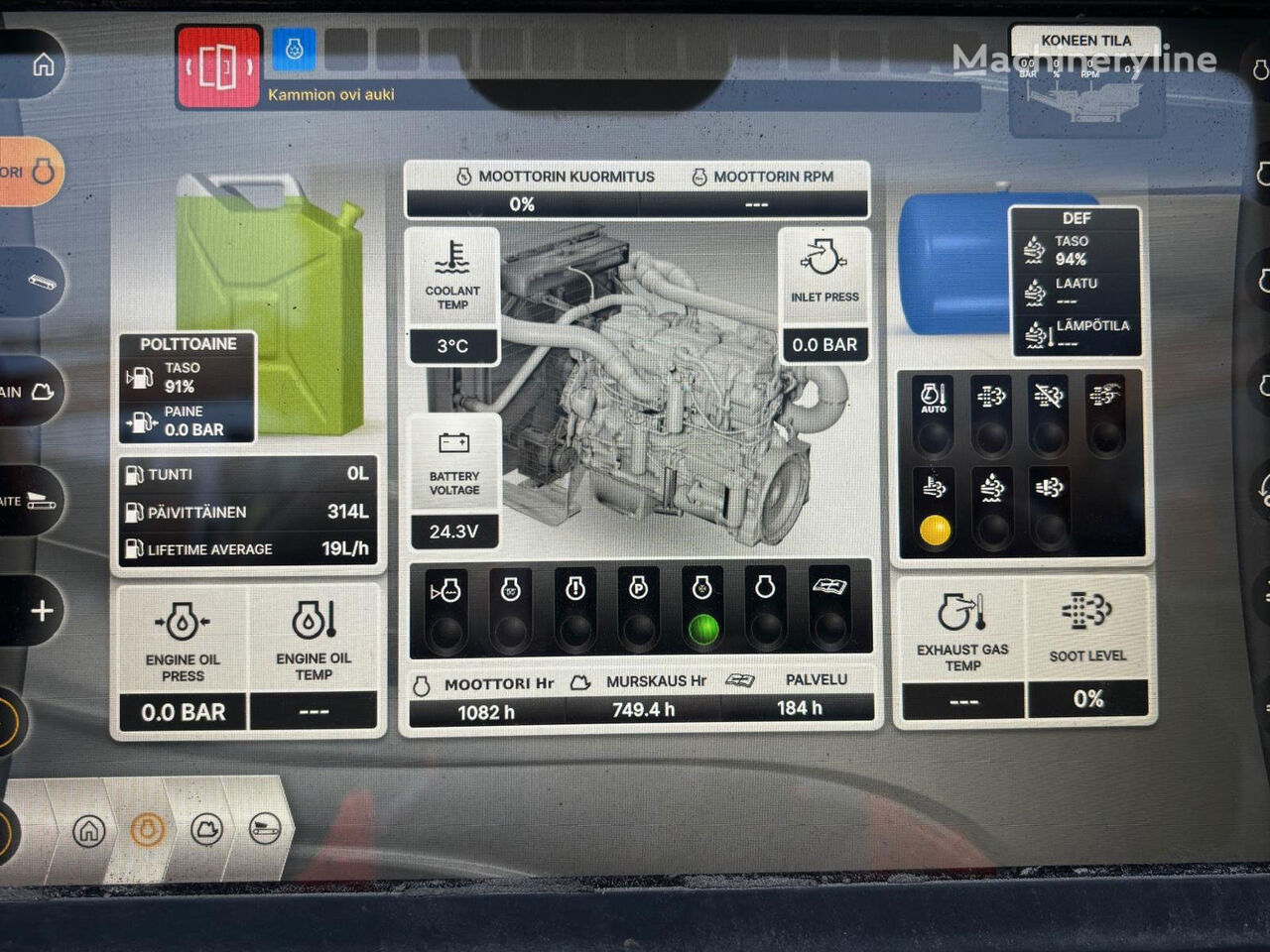Show the 'Kammion ovi auki' alarm message

pos(331,95)
